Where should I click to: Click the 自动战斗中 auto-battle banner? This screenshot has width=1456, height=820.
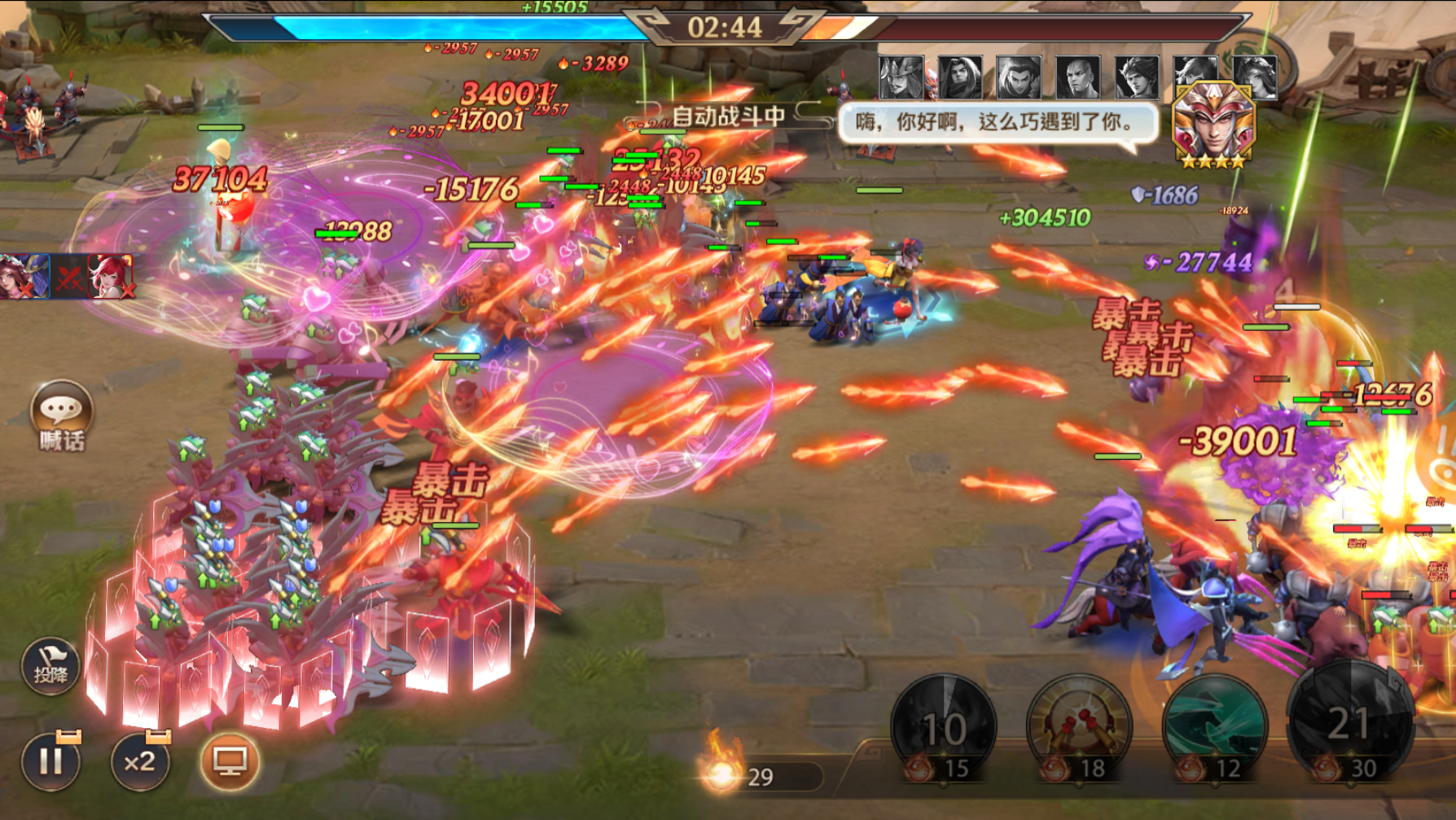(728, 116)
